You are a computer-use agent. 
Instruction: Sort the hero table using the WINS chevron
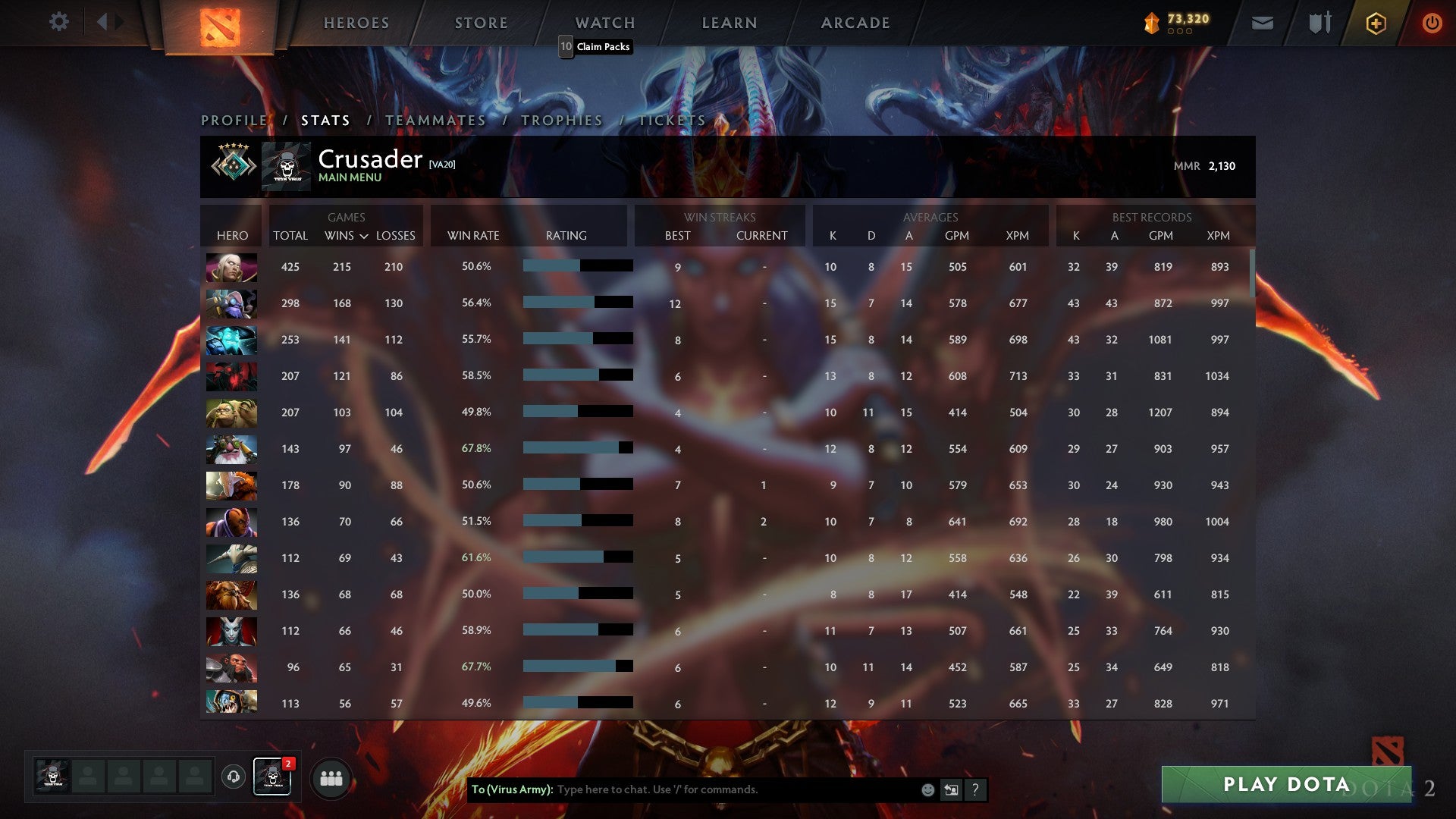click(x=364, y=236)
